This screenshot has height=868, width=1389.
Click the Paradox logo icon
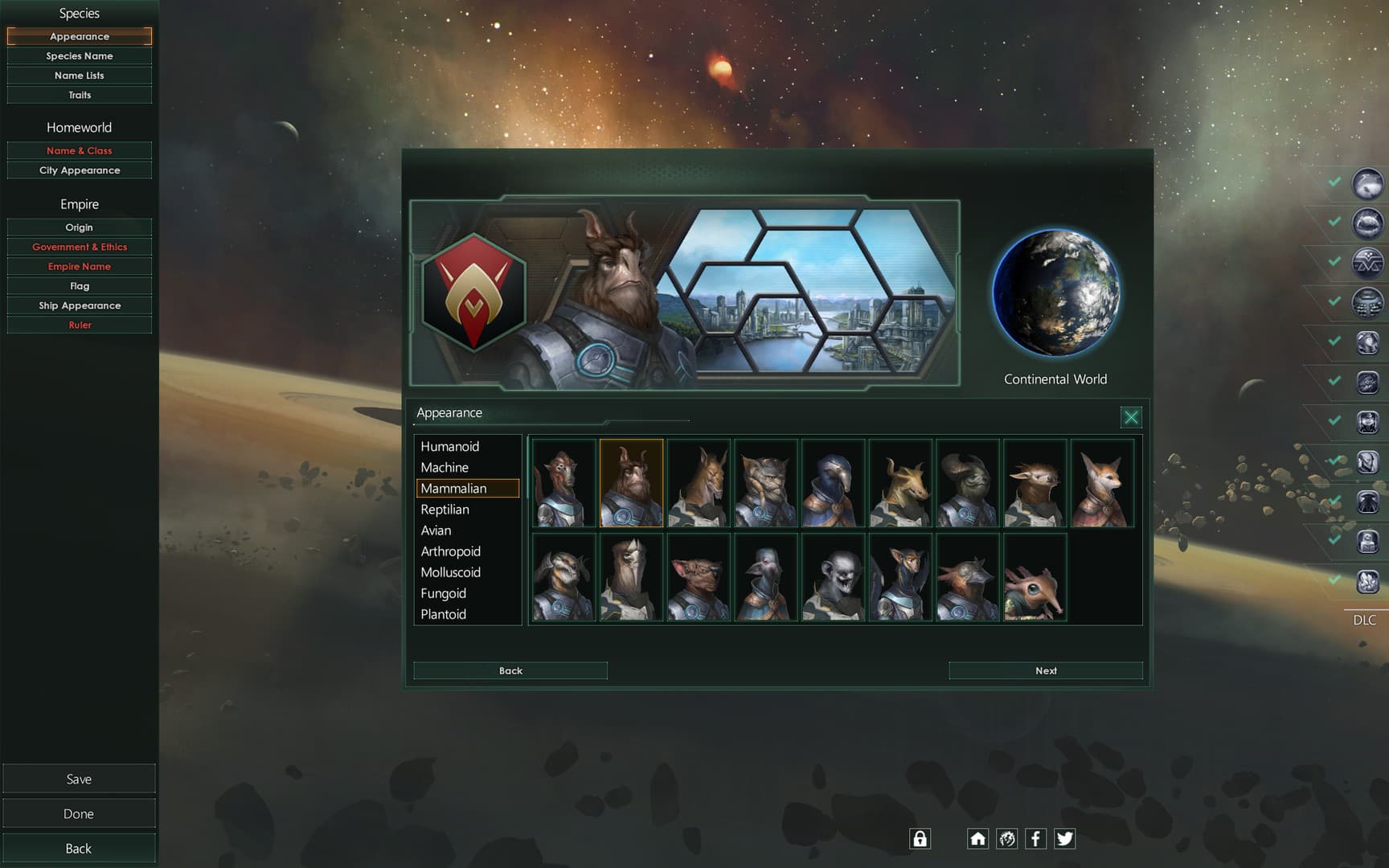tap(1007, 838)
